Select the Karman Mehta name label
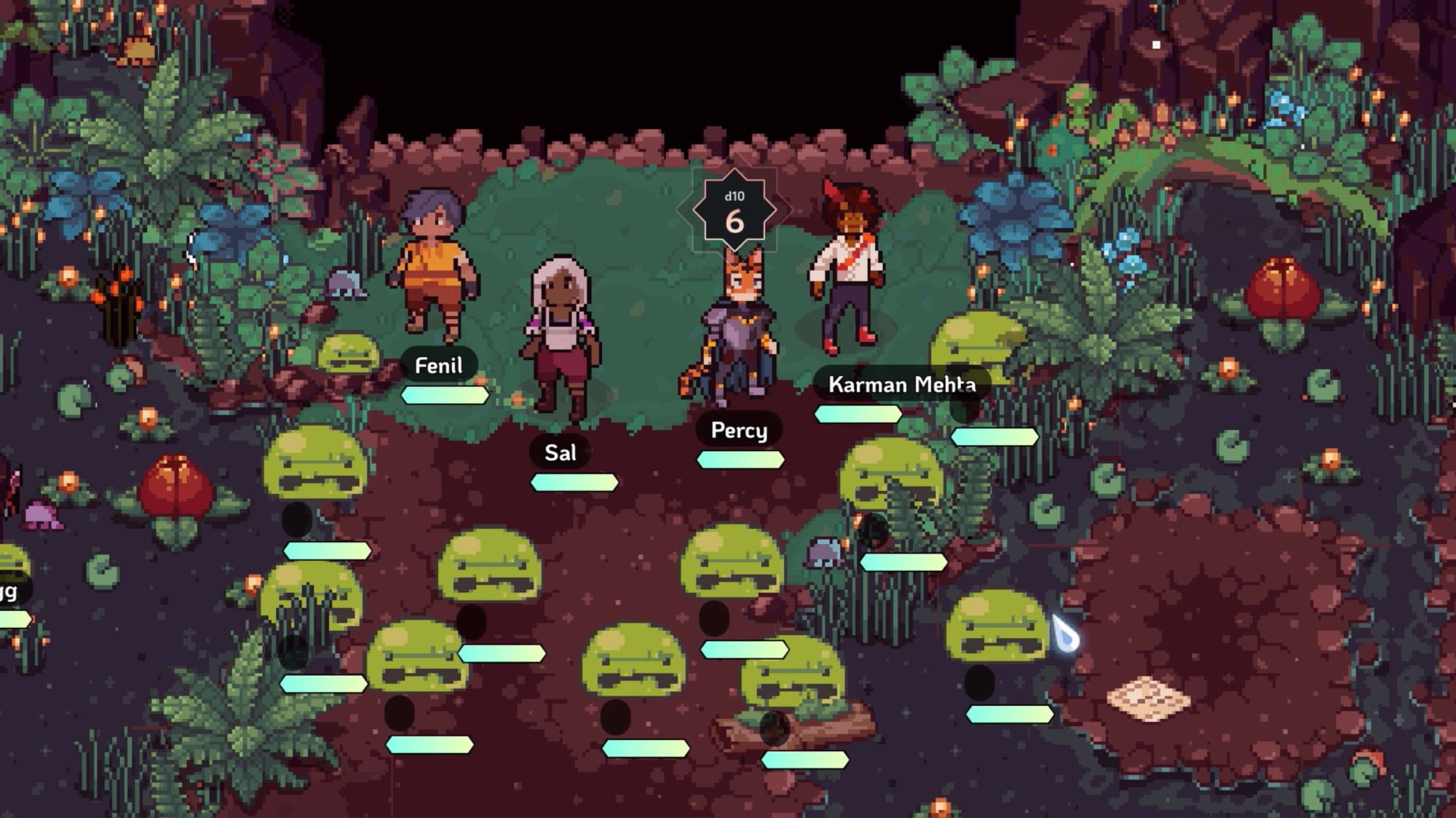The height and width of the screenshot is (818, 1456). [x=901, y=384]
